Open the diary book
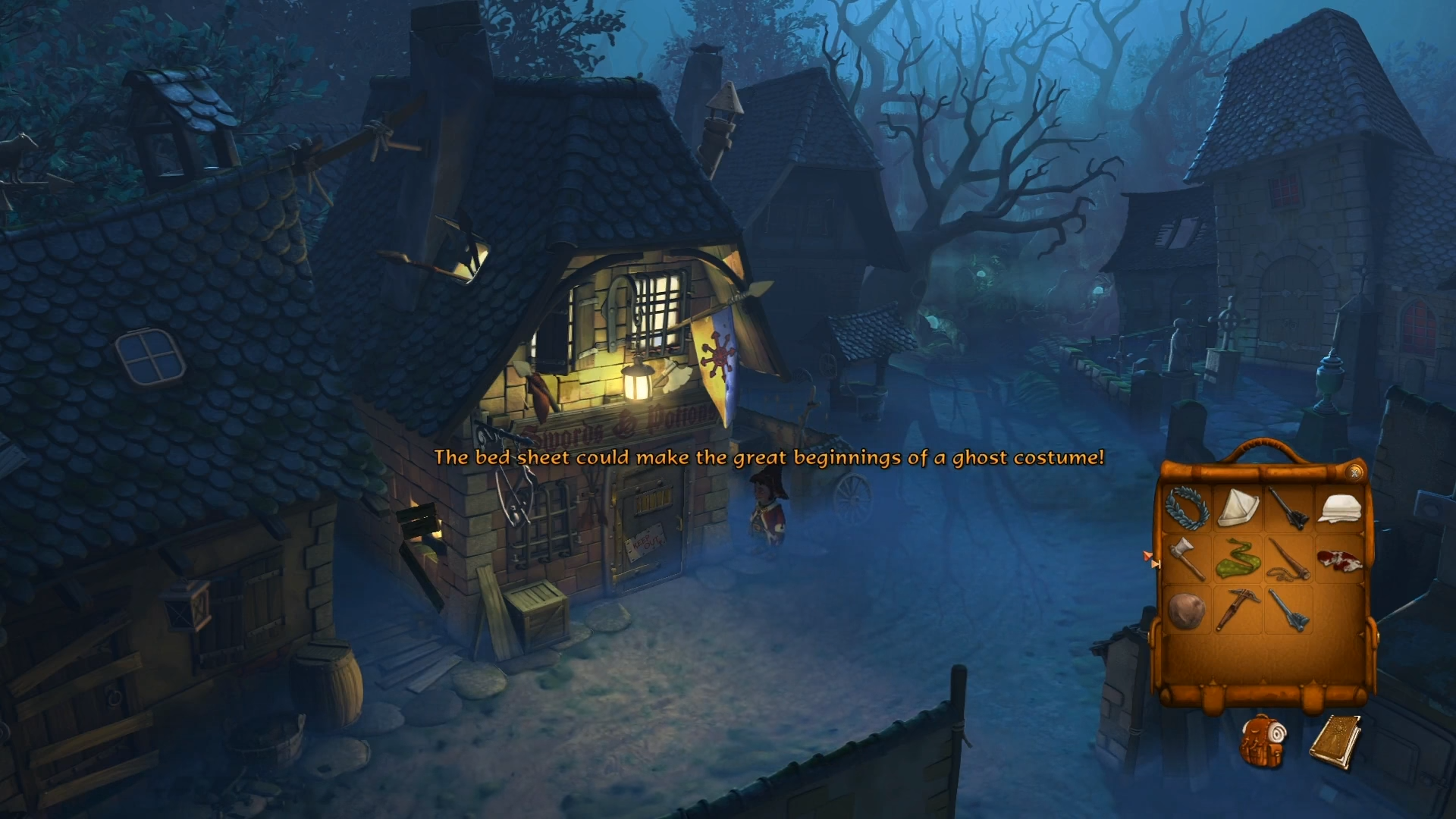 tap(1335, 742)
